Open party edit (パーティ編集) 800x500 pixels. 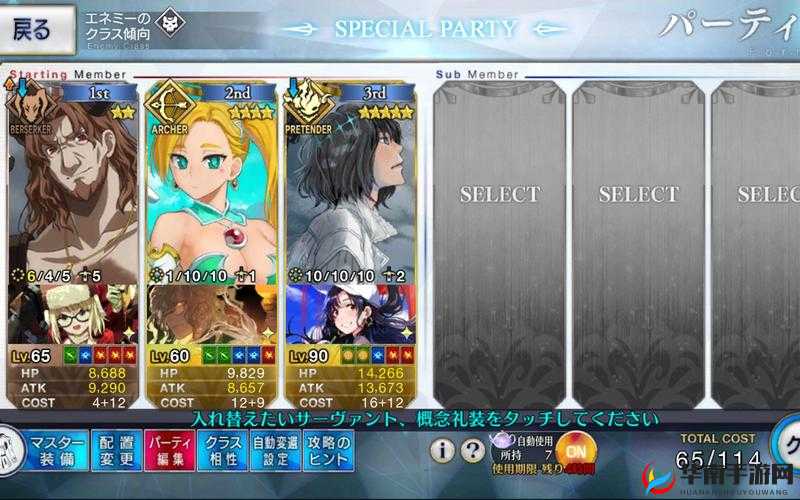tap(169, 451)
